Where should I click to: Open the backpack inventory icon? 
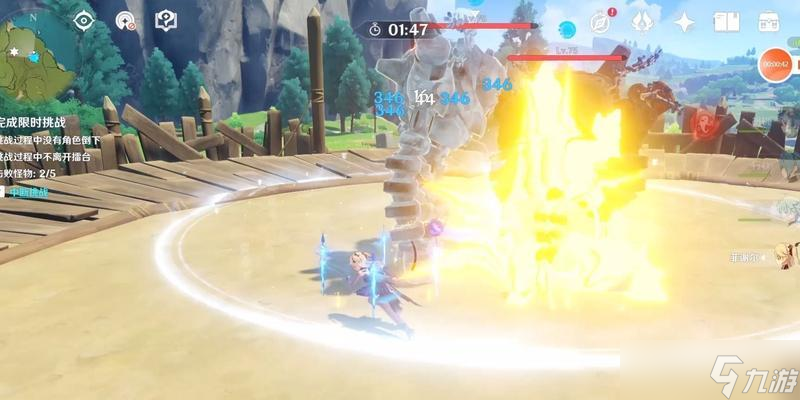point(769,22)
